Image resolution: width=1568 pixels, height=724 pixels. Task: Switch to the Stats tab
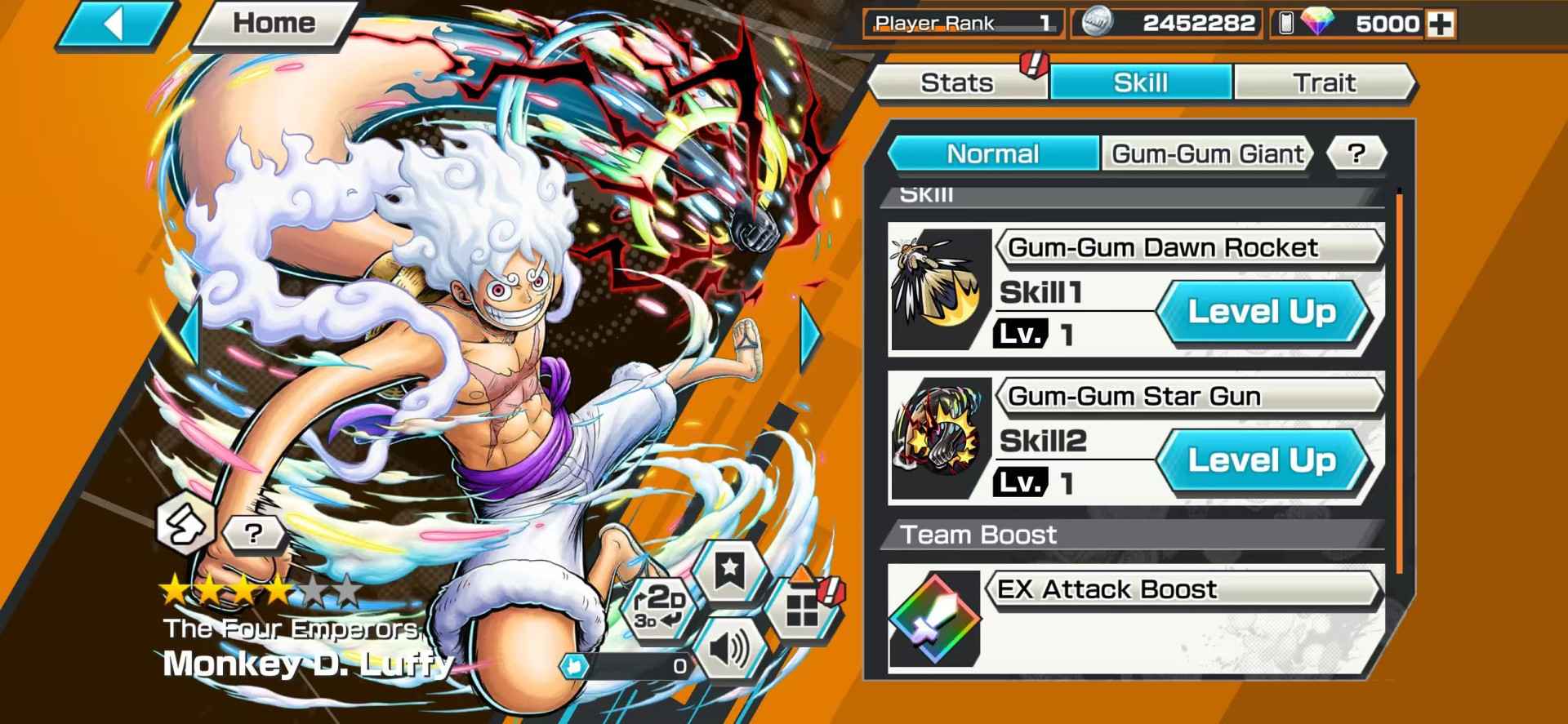point(957,82)
